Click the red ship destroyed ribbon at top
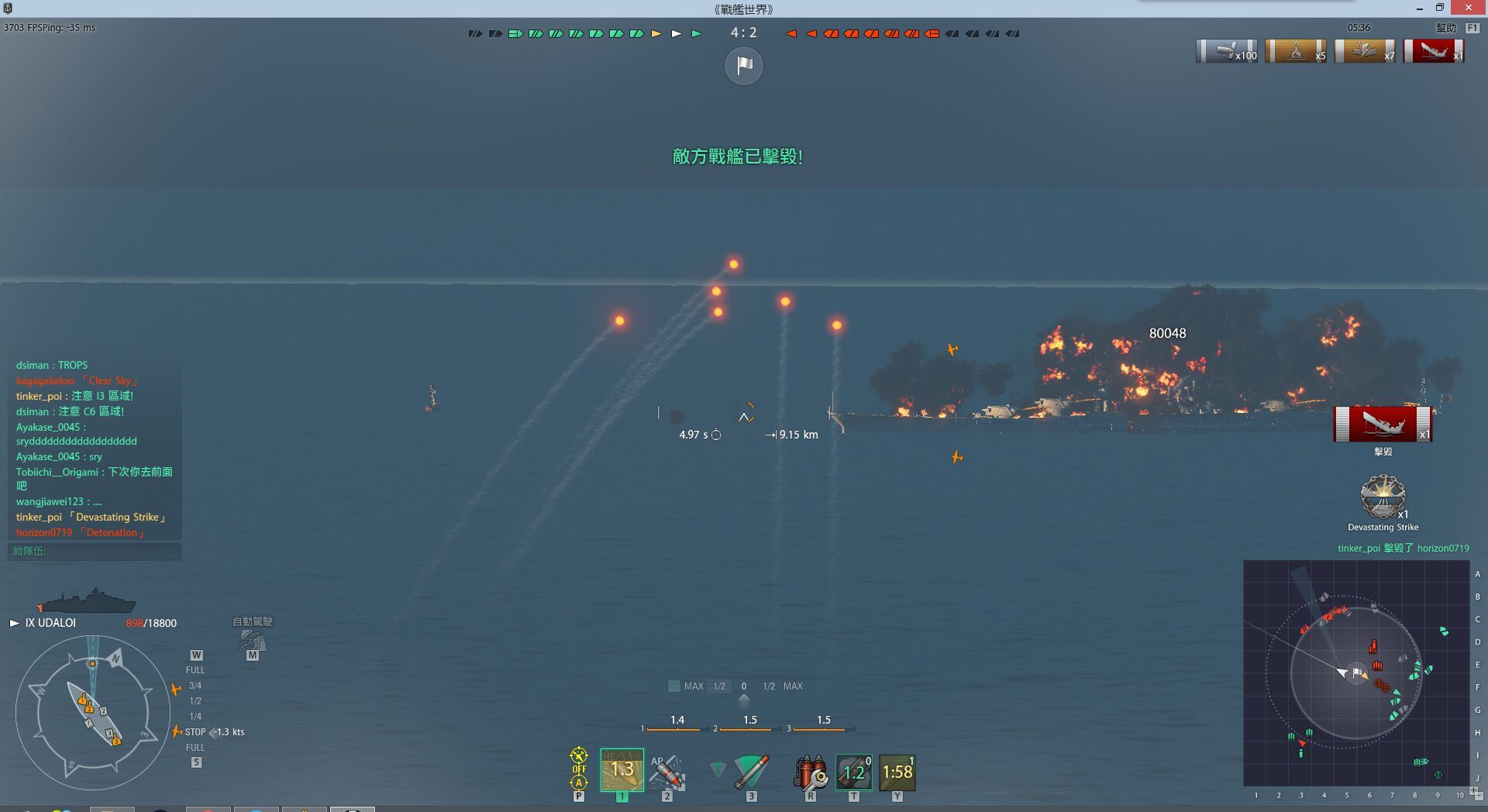 1434,52
